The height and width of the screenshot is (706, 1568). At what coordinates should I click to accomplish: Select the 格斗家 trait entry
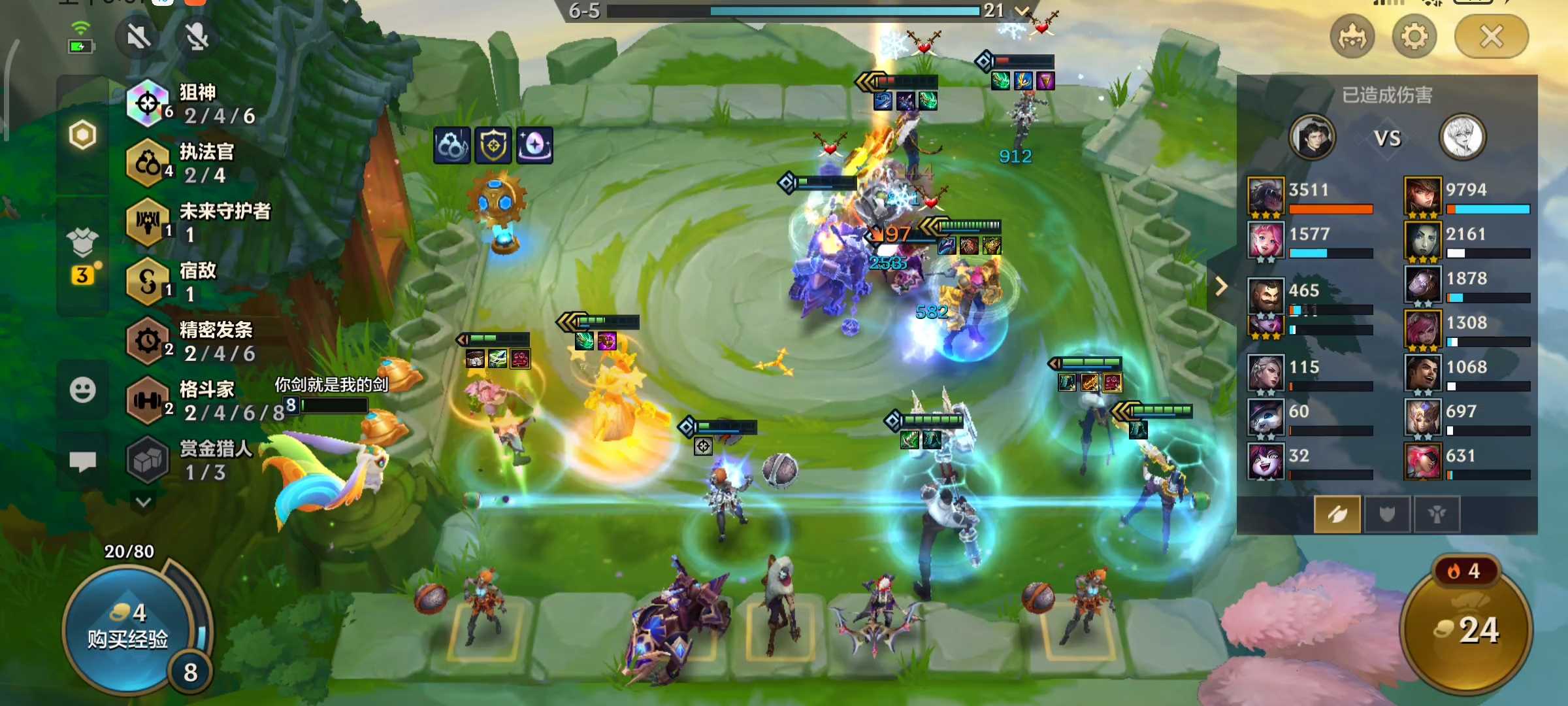(196, 400)
